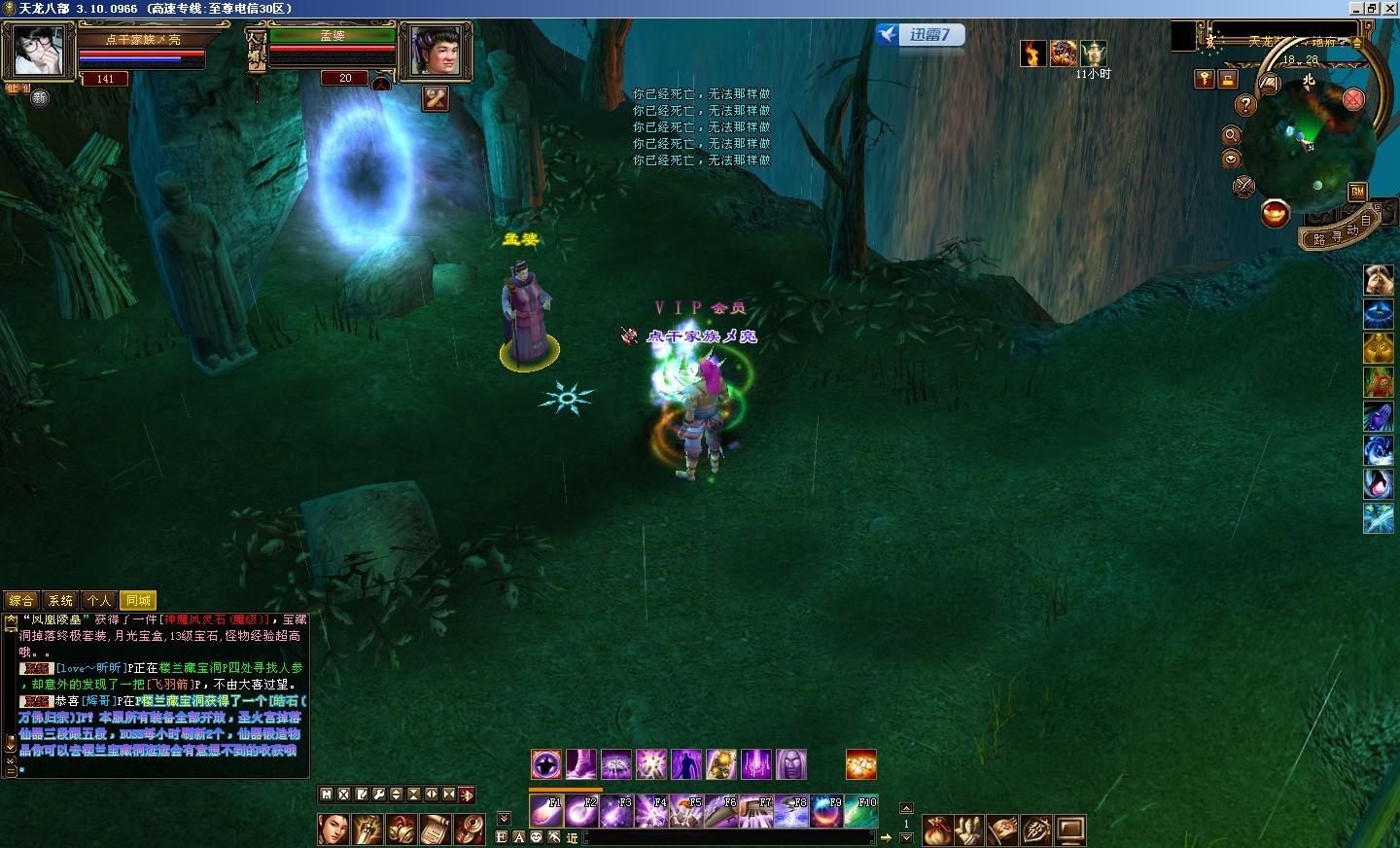Image resolution: width=1400 pixels, height=848 pixels.
Task: Use the F9 red orb skill
Action: (x=825, y=811)
